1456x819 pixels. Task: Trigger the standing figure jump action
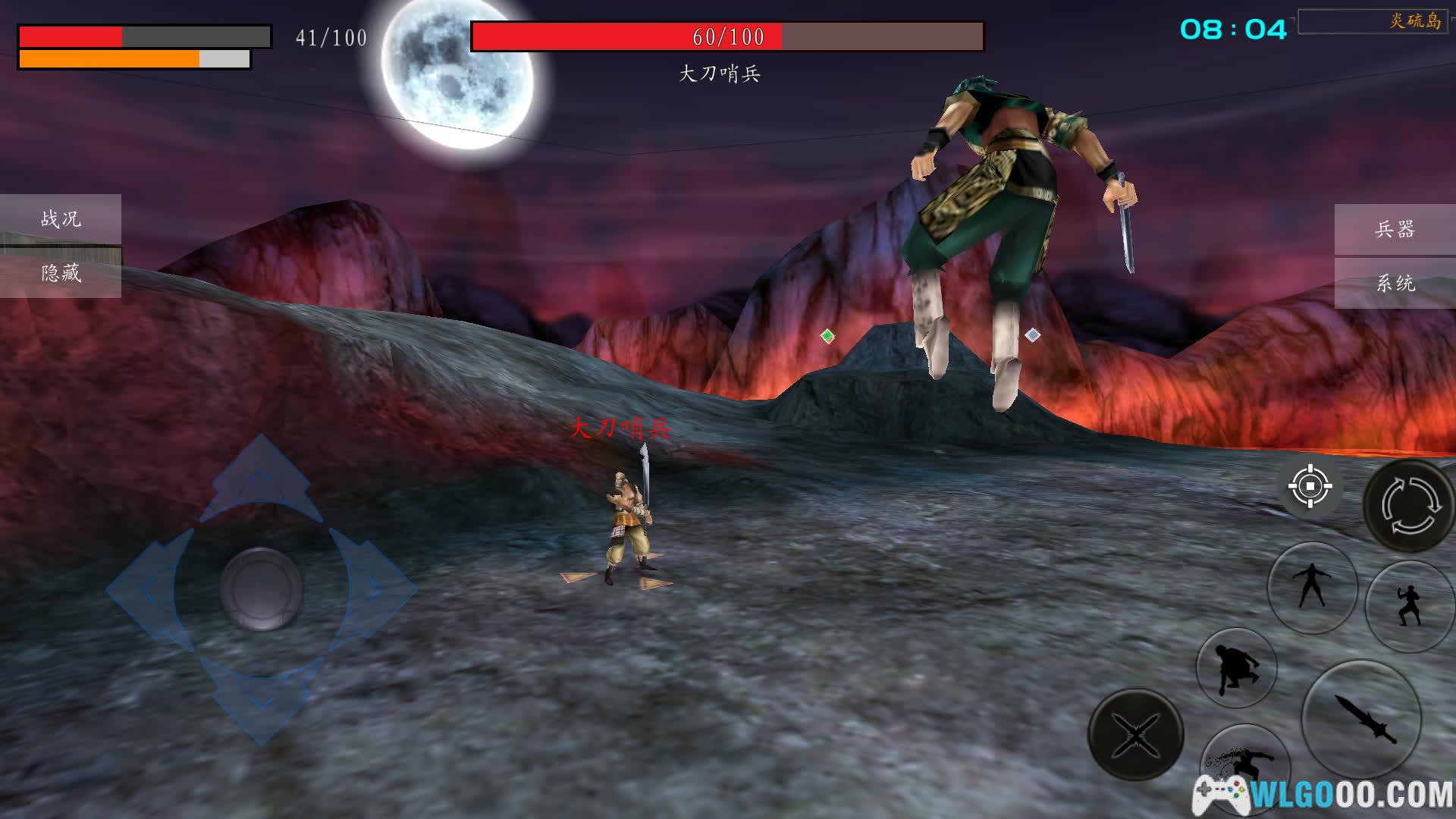pos(1312,587)
